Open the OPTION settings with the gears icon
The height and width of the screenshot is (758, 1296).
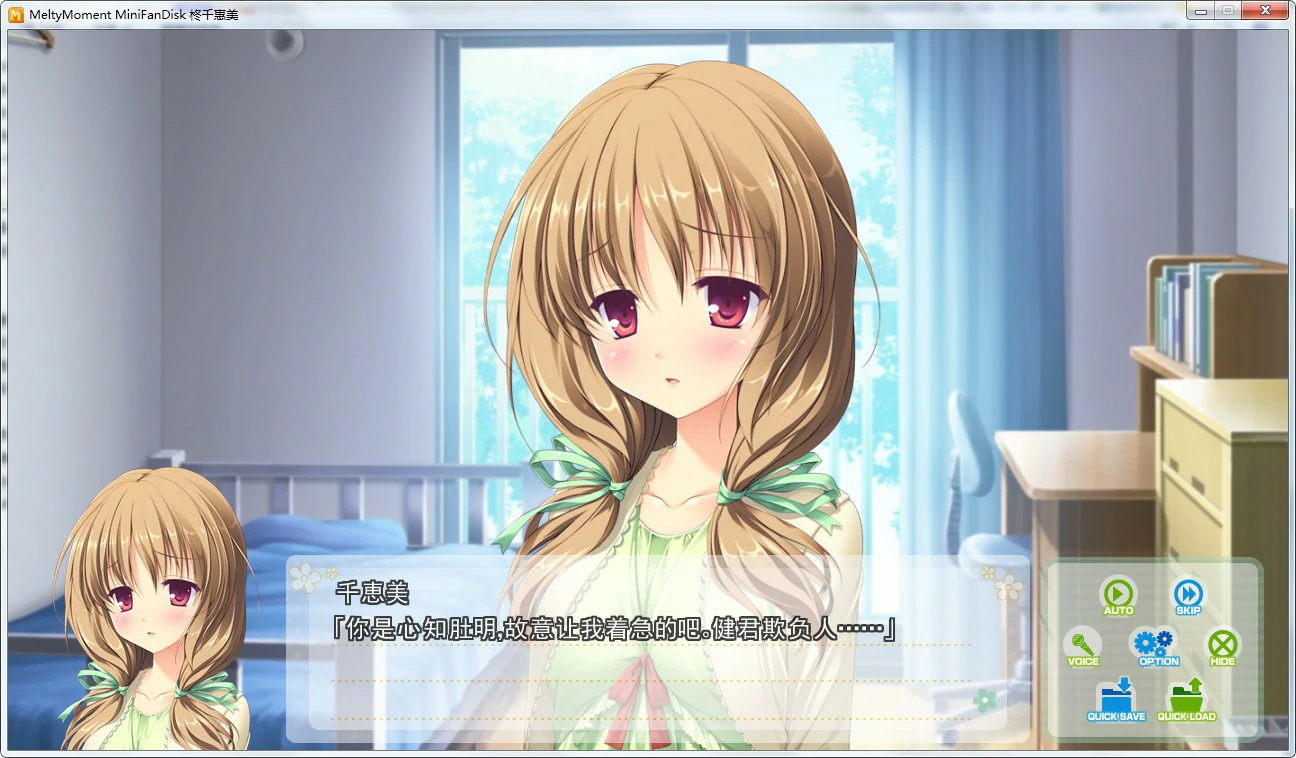1156,645
